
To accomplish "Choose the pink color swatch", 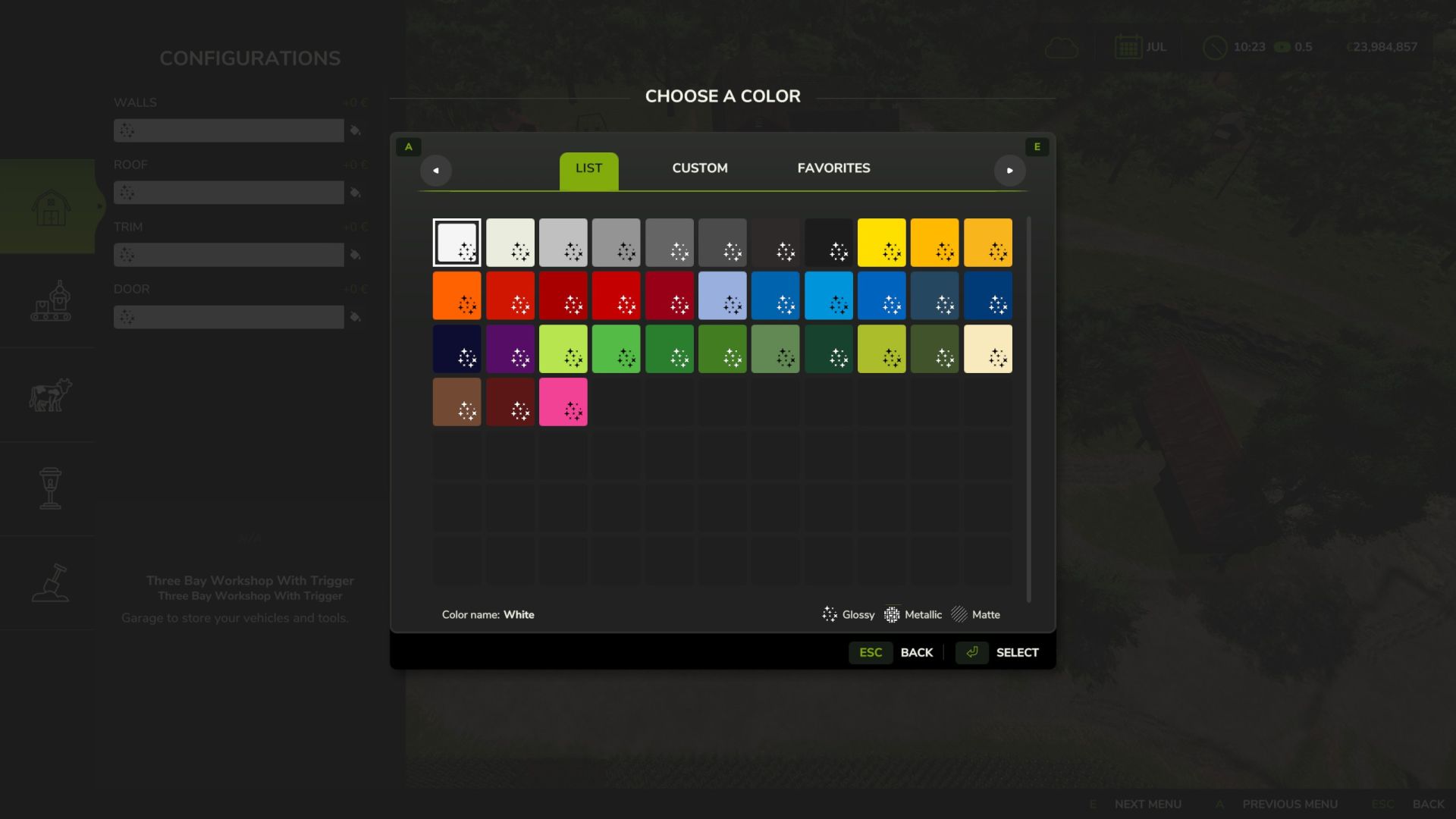I will [x=563, y=402].
